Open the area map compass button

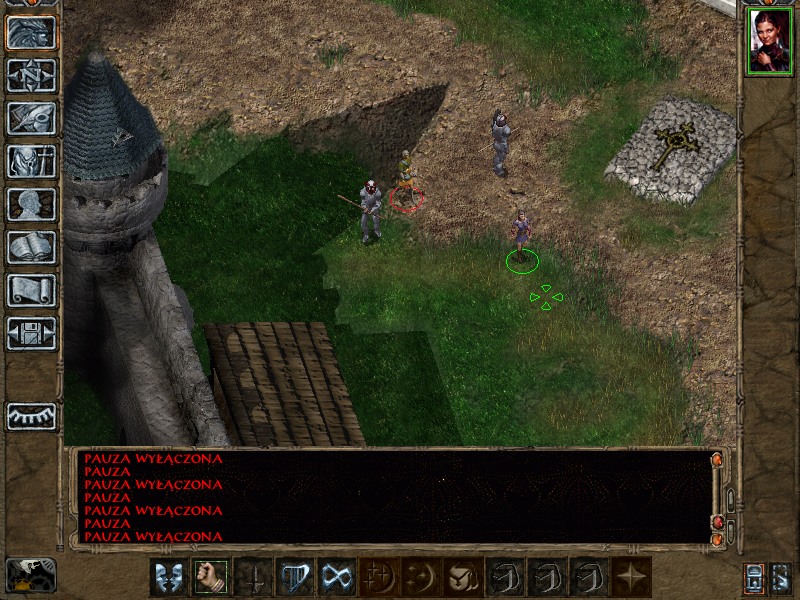(31, 75)
